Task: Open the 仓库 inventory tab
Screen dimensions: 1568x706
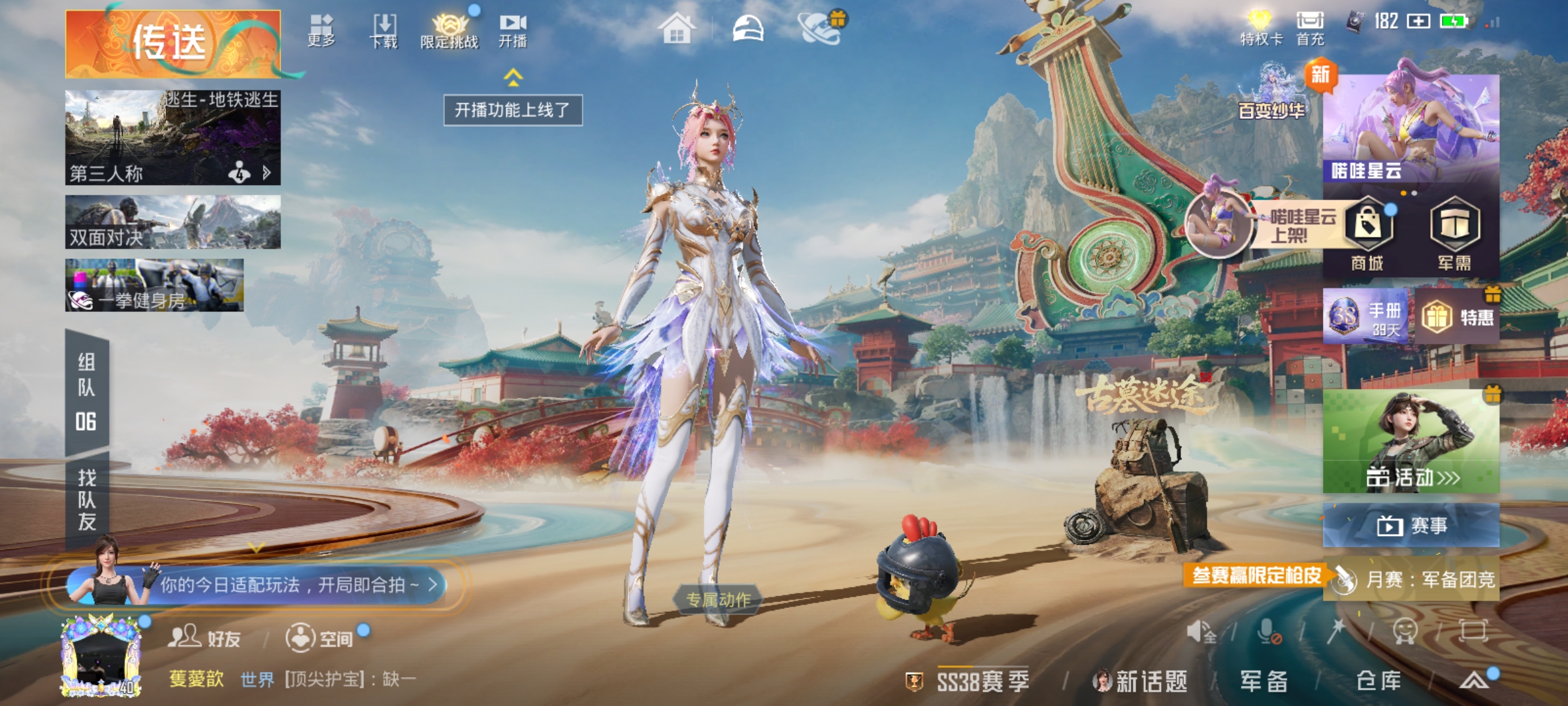Action: [1379, 681]
